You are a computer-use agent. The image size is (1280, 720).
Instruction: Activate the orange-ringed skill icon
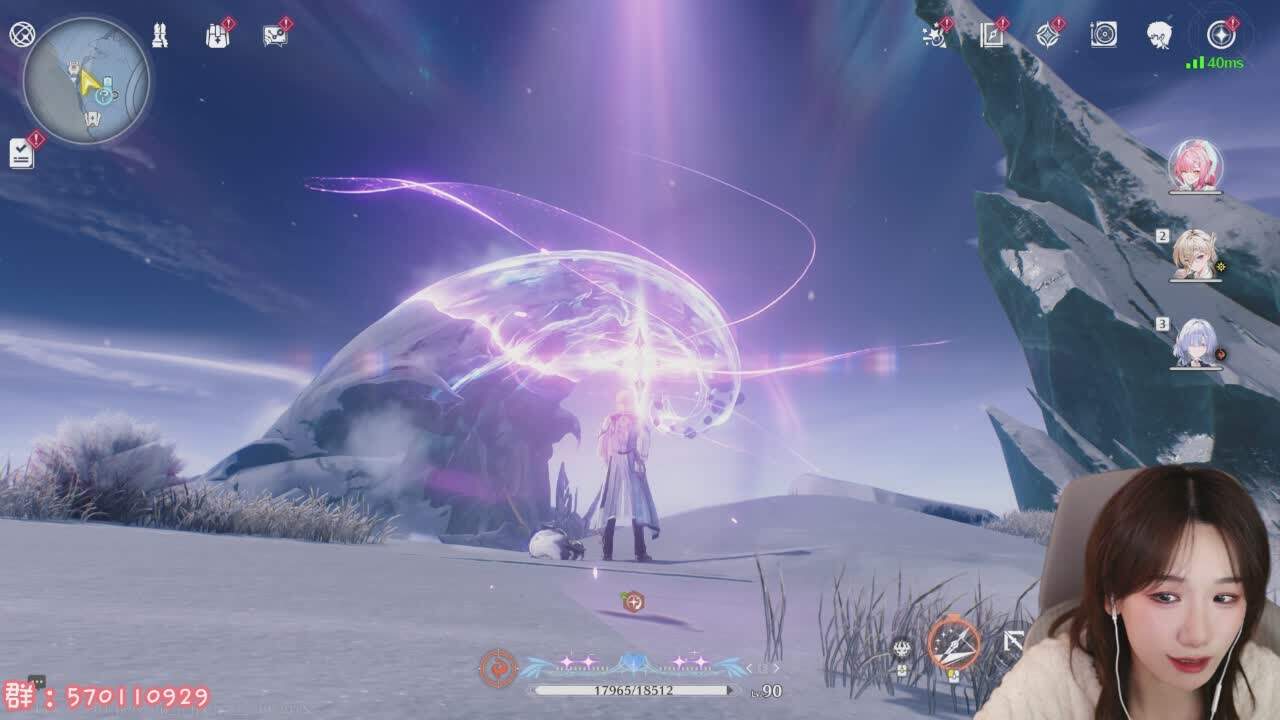[953, 643]
